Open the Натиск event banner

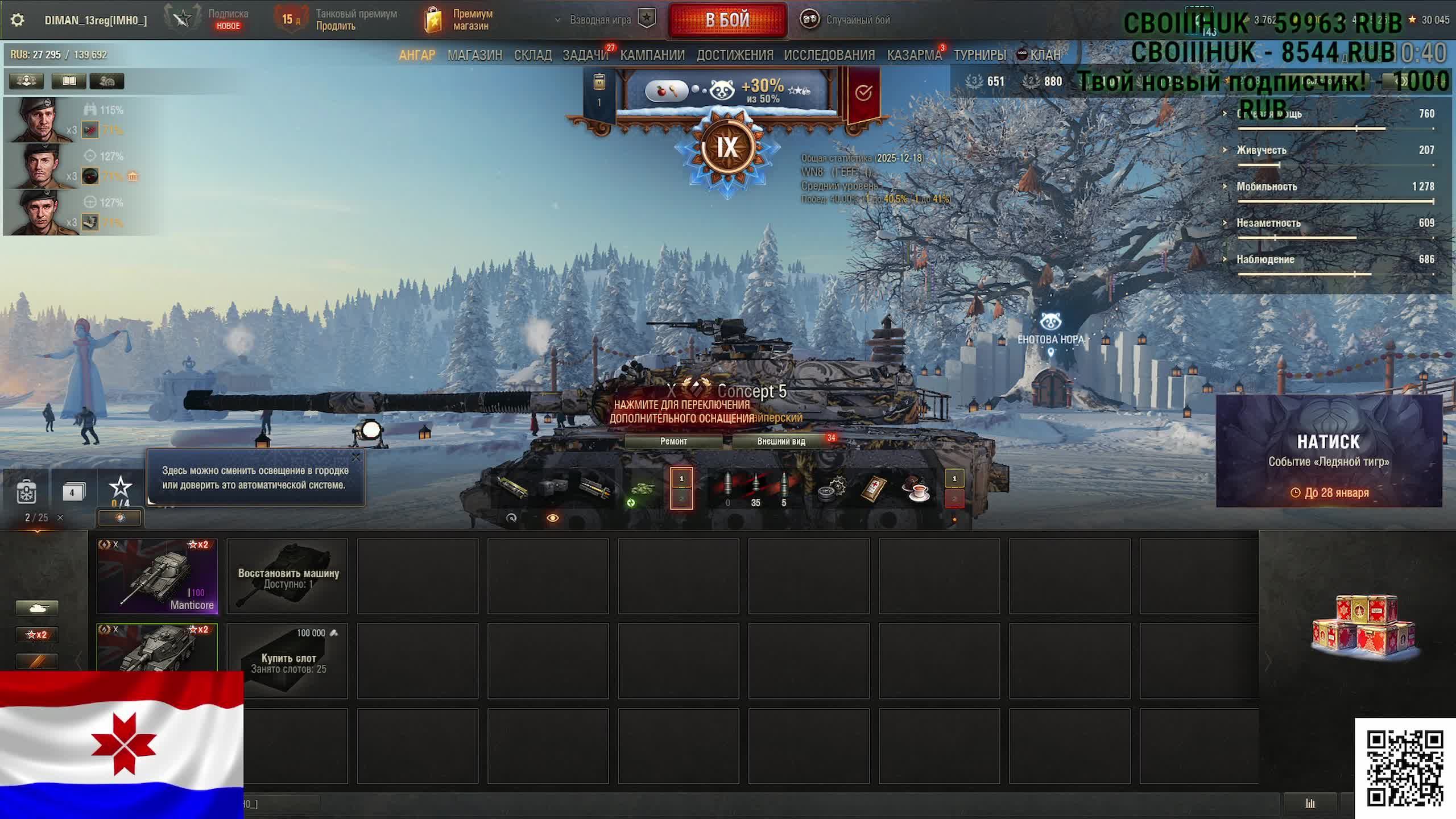(x=1328, y=450)
